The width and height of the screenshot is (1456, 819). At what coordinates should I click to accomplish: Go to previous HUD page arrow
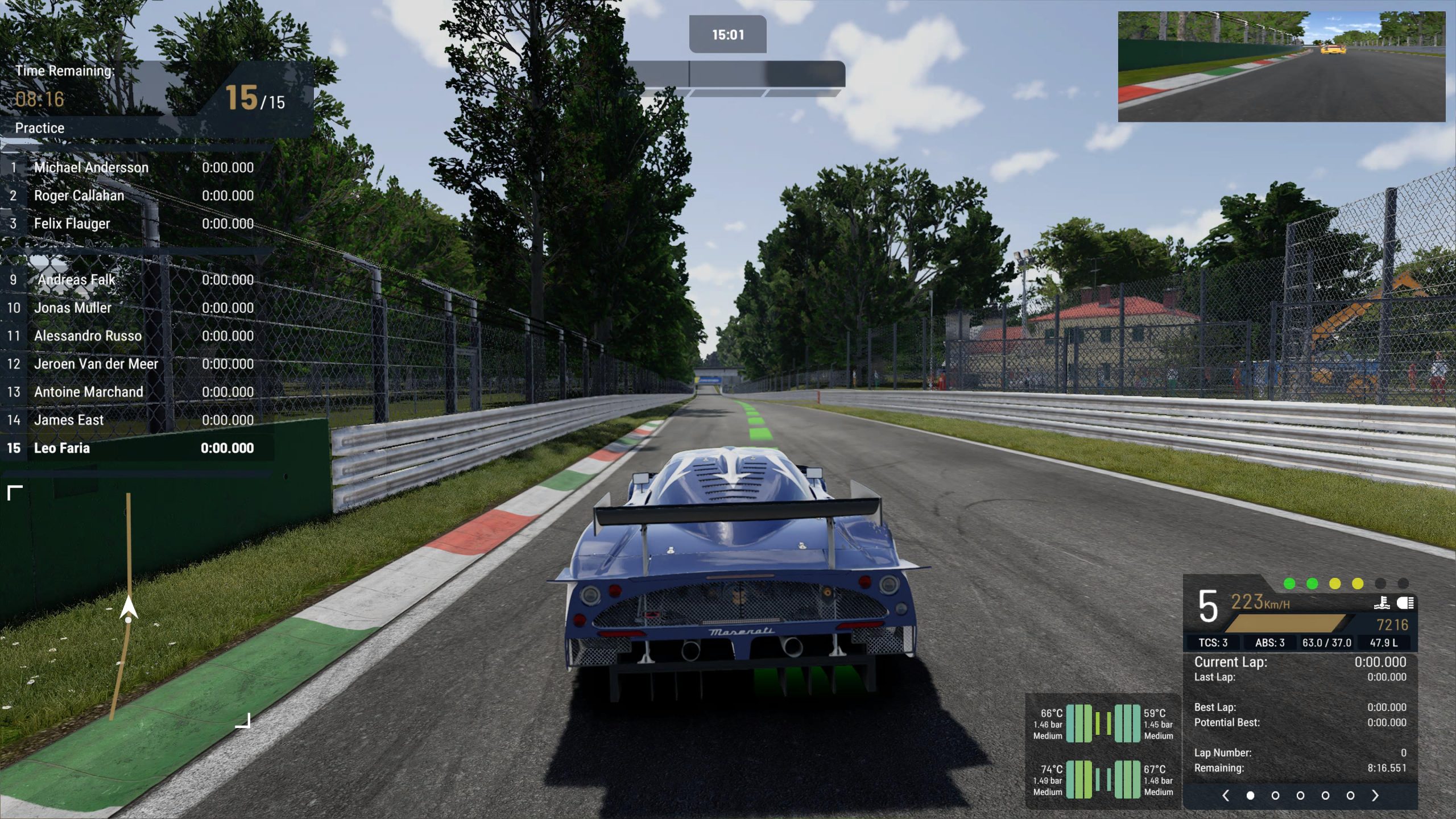pyautogui.click(x=1226, y=796)
